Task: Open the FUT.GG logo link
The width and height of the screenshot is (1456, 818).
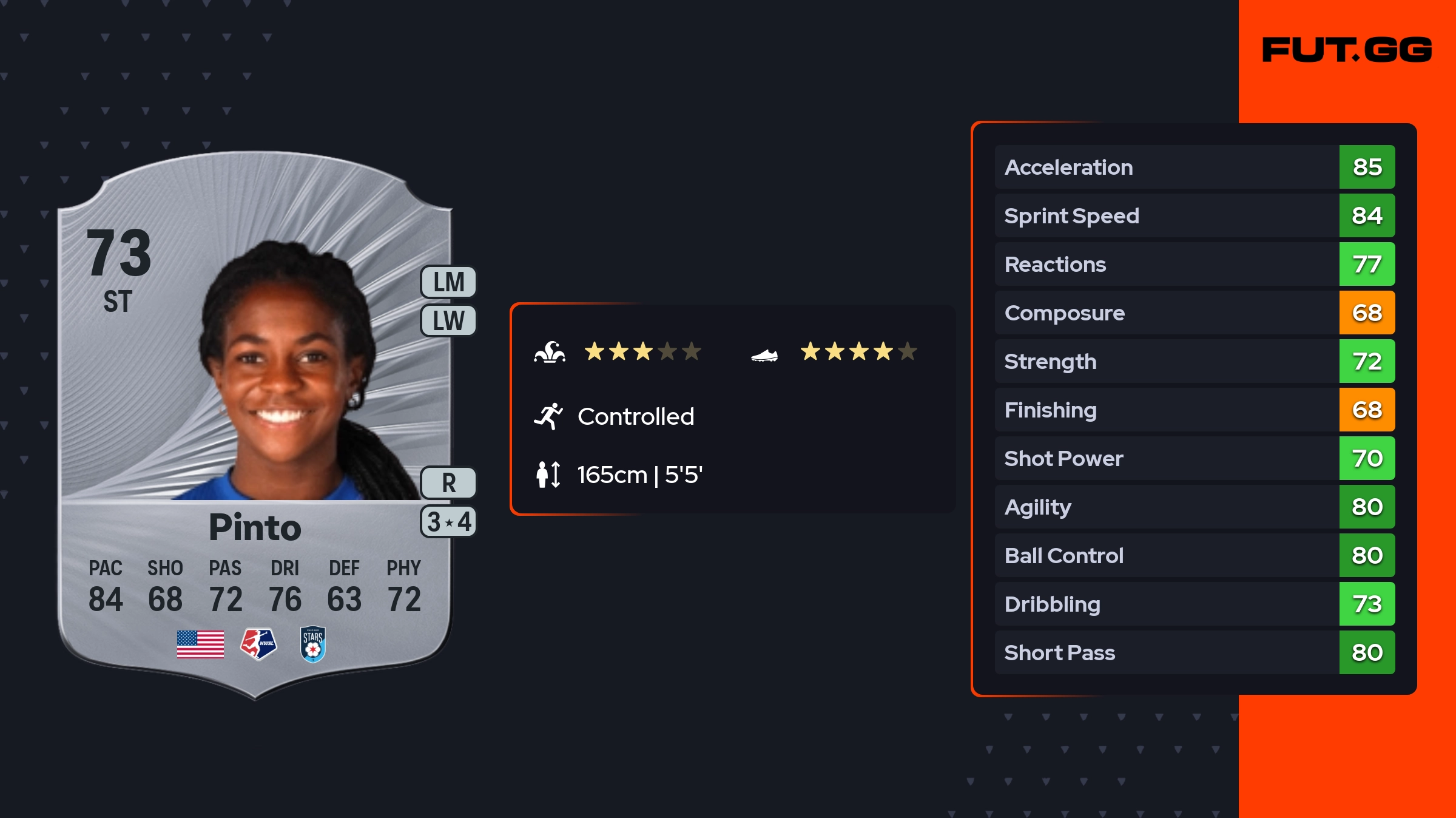Action: (x=1347, y=50)
